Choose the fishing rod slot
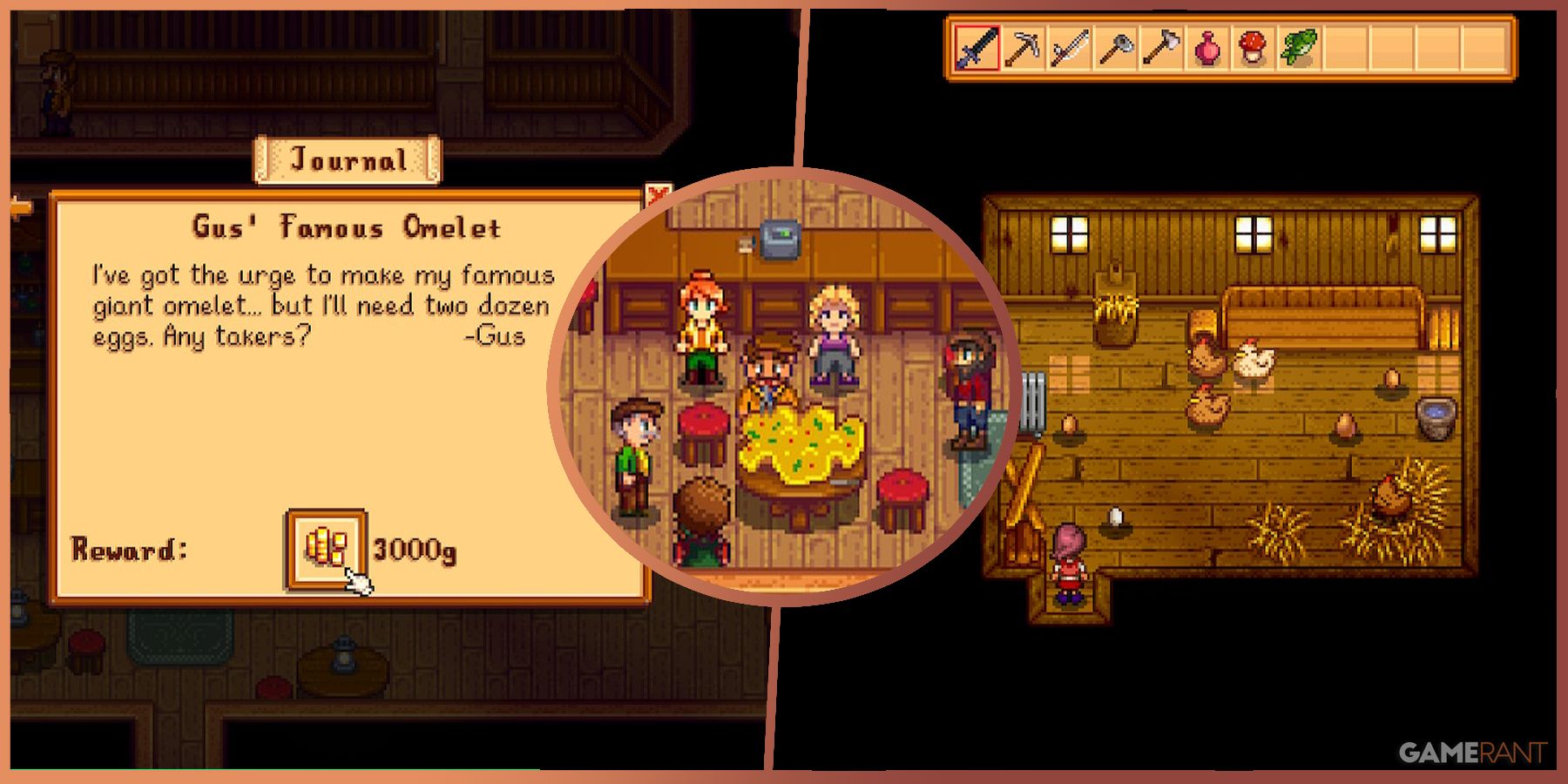 point(1069,48)
